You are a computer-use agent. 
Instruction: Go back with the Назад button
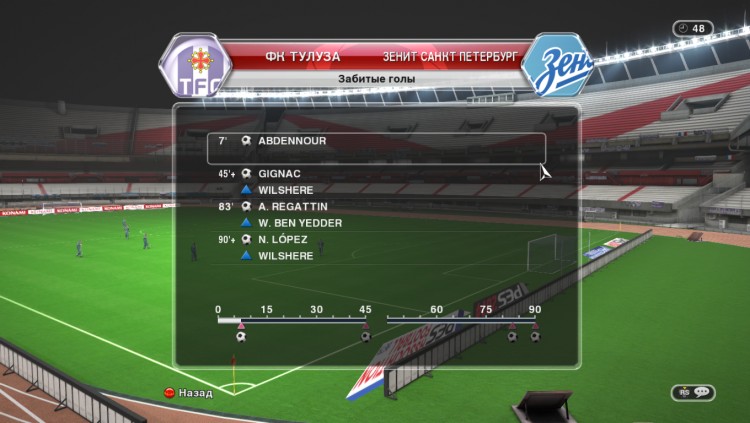click(188, 393)
